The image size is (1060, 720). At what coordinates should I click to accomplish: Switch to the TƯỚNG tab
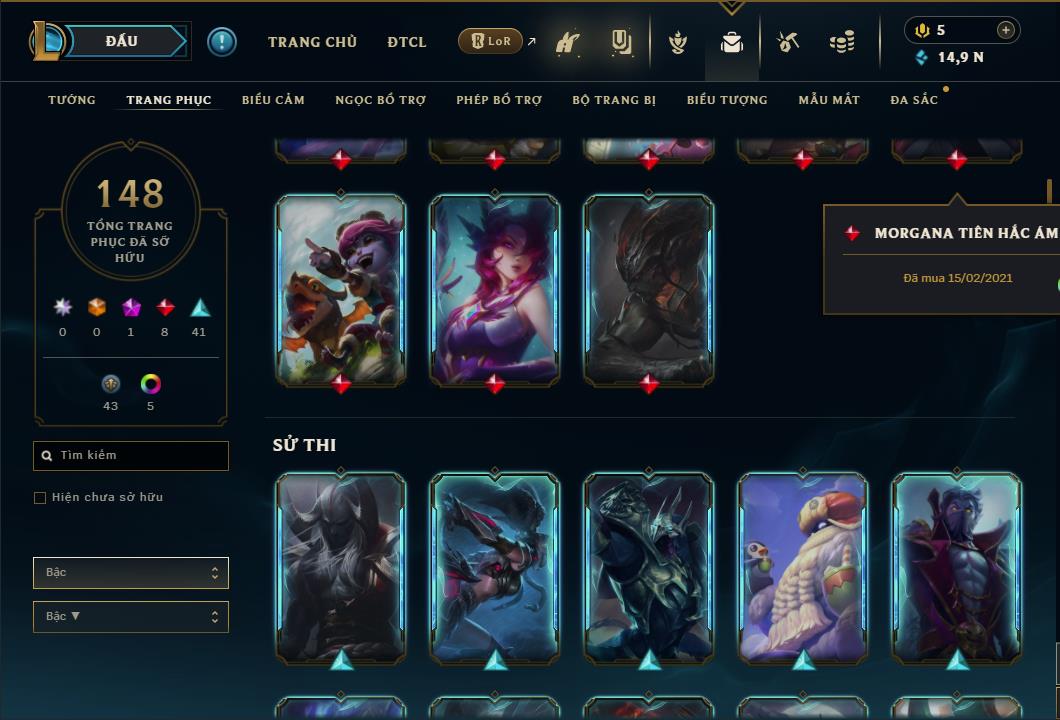coord(72,100)
